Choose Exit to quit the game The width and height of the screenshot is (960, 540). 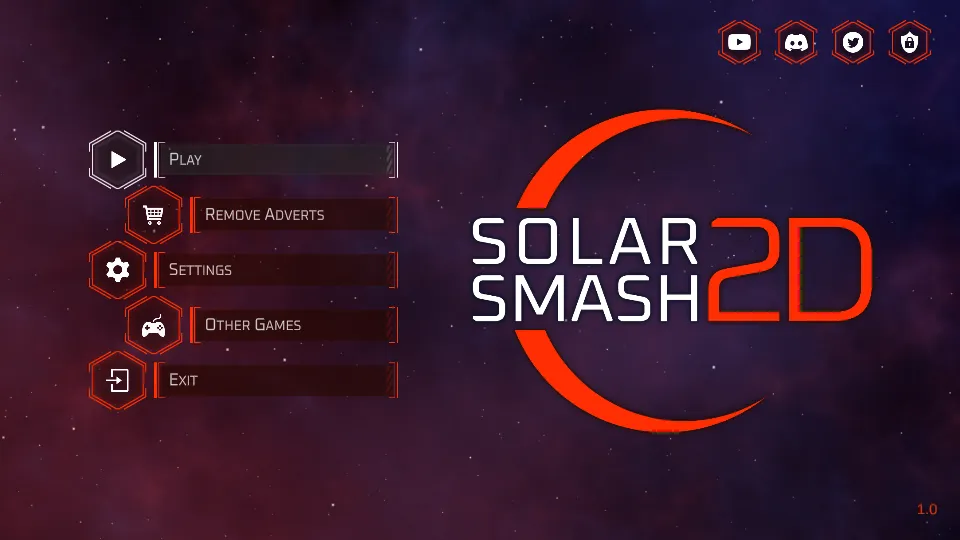point(275,380)
